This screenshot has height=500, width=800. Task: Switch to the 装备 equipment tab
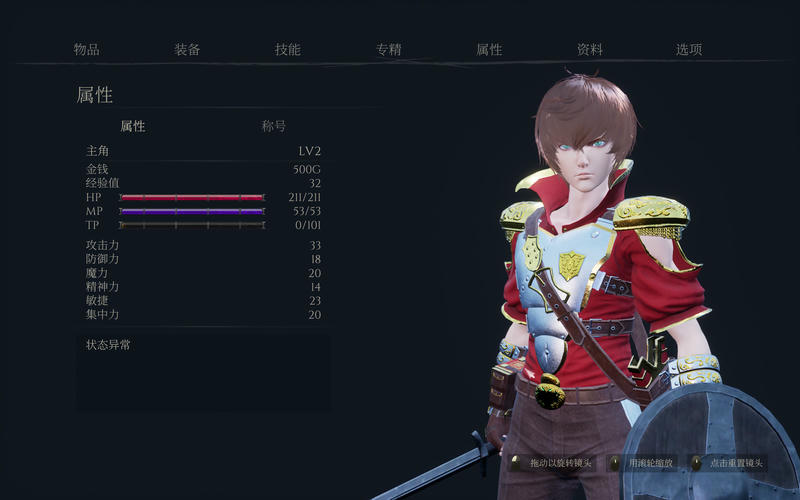(187, 49)
